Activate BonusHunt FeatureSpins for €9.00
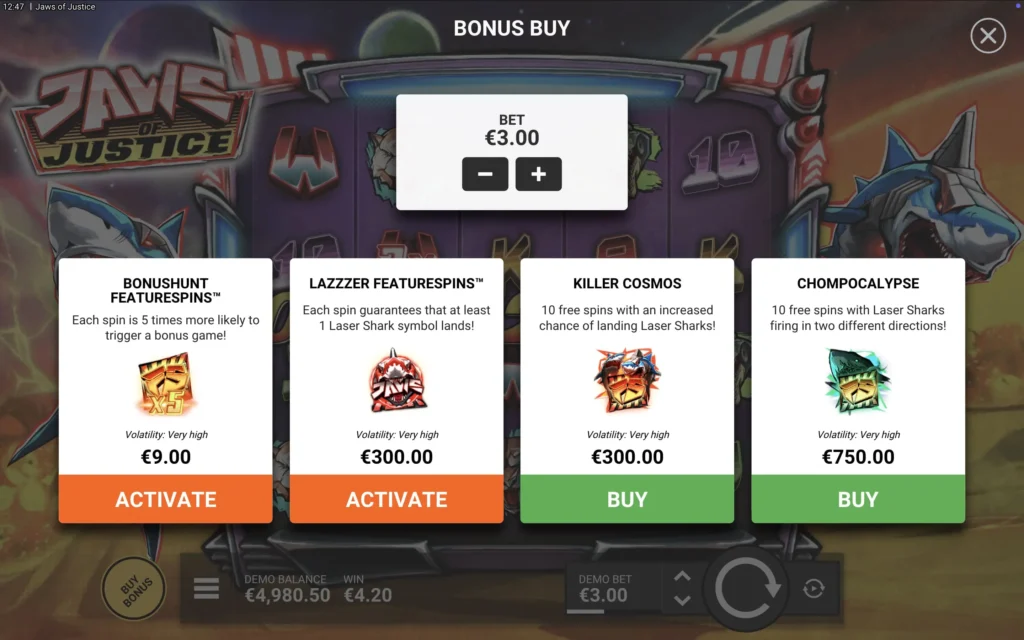This screenshot has height=640, width=1024. coord(165,499)
